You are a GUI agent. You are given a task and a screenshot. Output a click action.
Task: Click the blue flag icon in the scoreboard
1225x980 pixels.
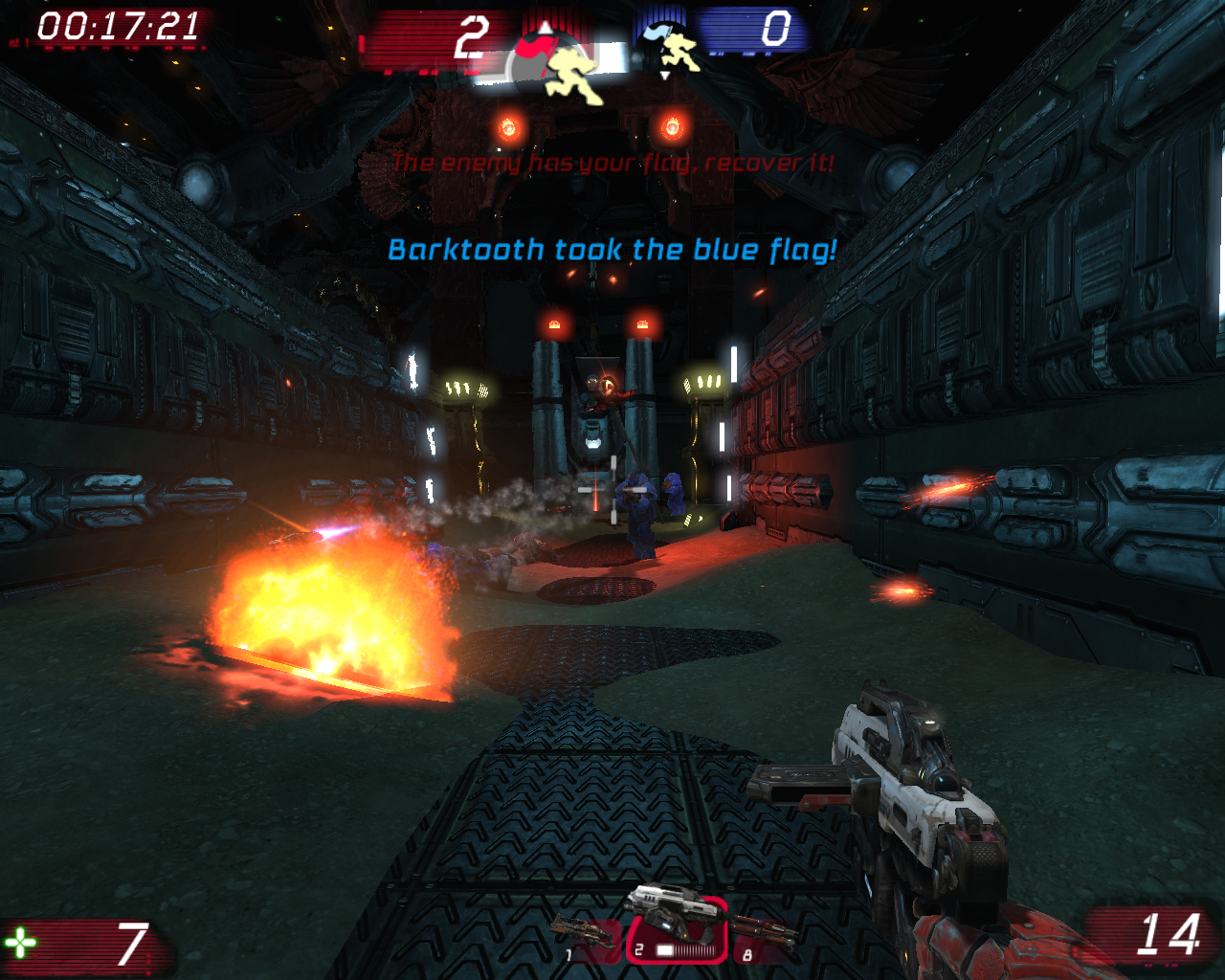tap(658, 33)
